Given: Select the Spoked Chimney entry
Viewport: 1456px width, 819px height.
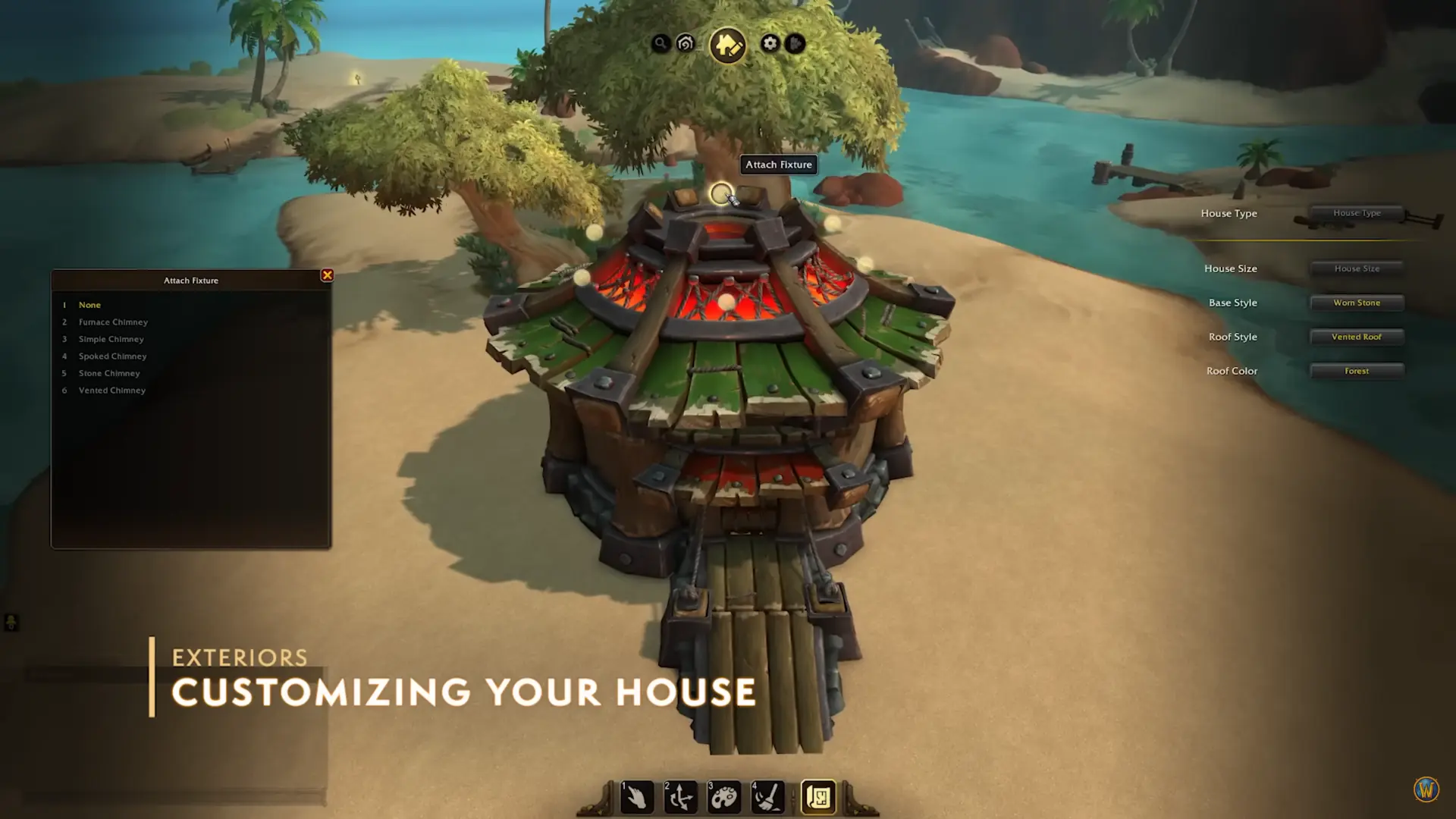Looking at the screenshot, I should tap(112, 356).
